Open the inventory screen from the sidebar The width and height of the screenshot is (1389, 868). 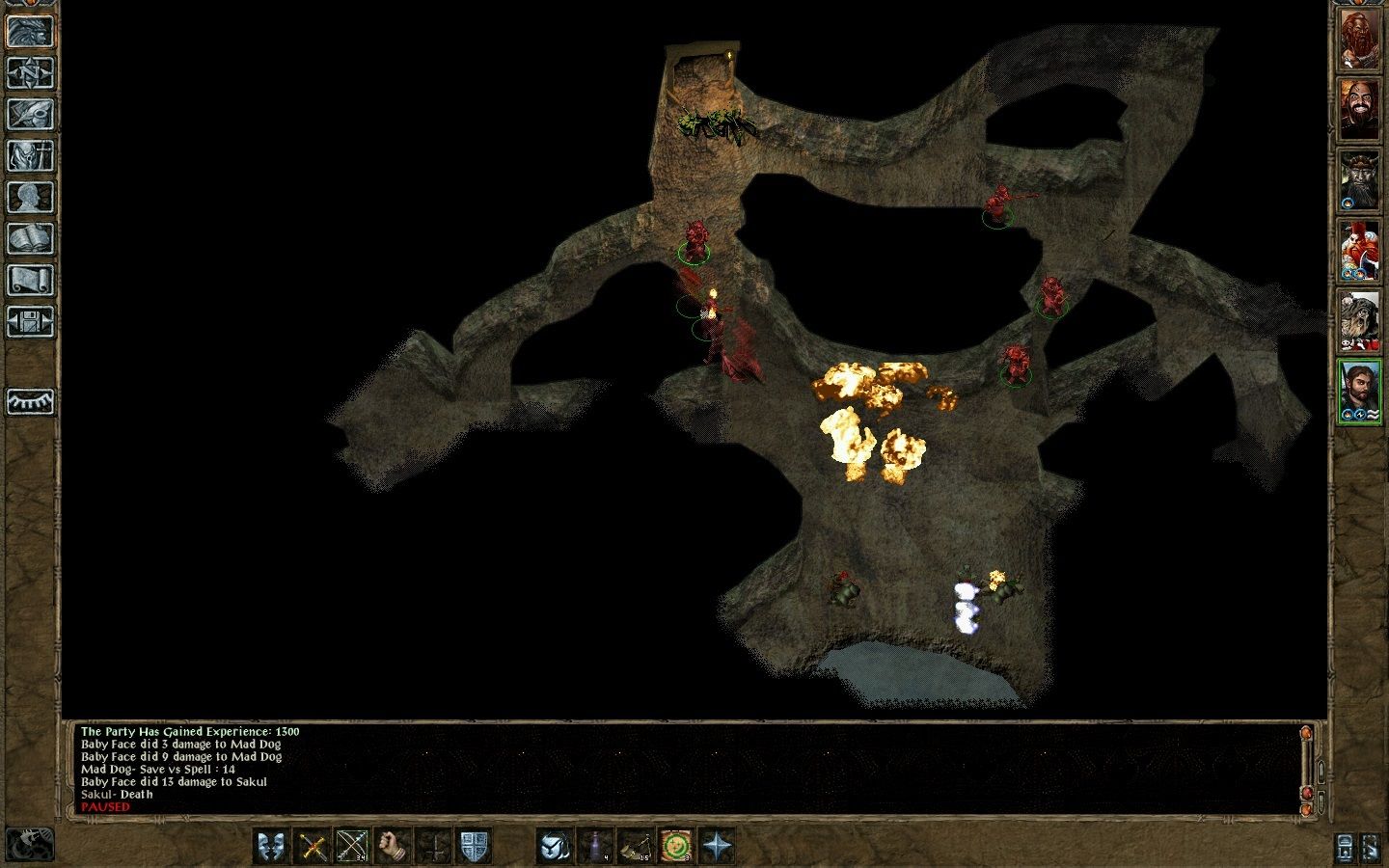click(30, 155)
